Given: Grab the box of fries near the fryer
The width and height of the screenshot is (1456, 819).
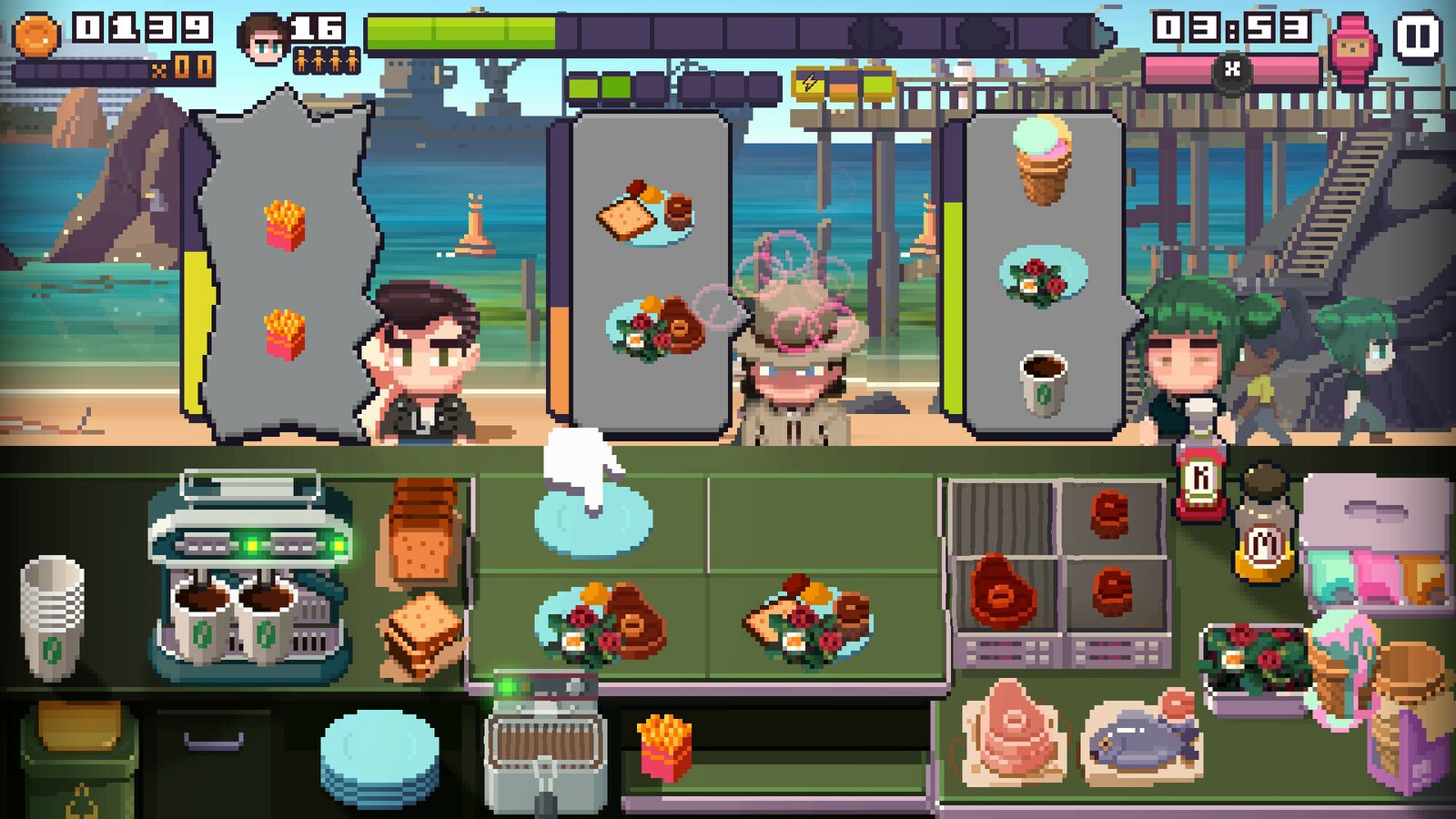Looking at the screenshot, I should pos(664,746).
